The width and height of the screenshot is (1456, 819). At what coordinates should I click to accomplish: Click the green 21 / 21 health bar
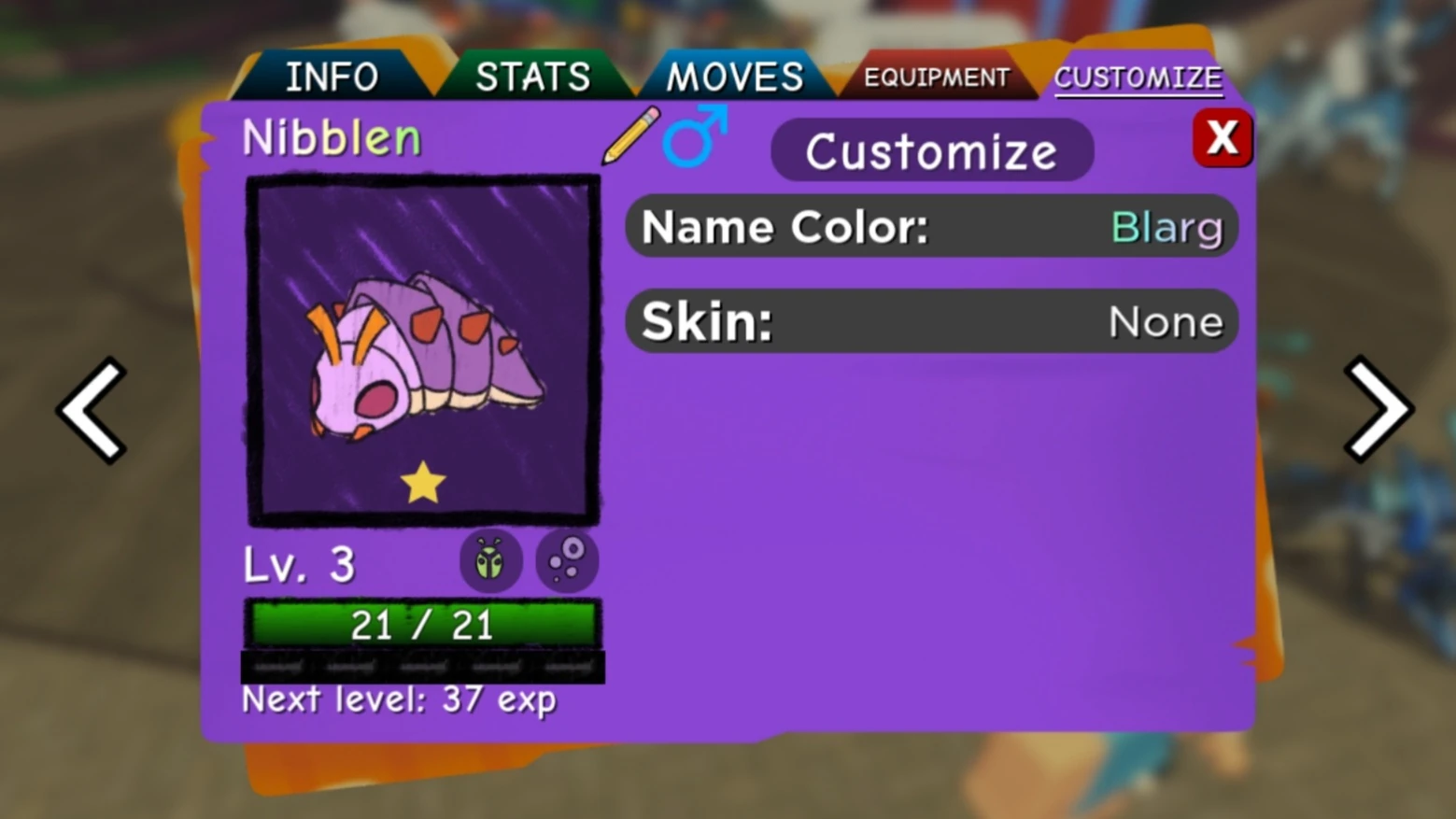[x=422, y=624]
